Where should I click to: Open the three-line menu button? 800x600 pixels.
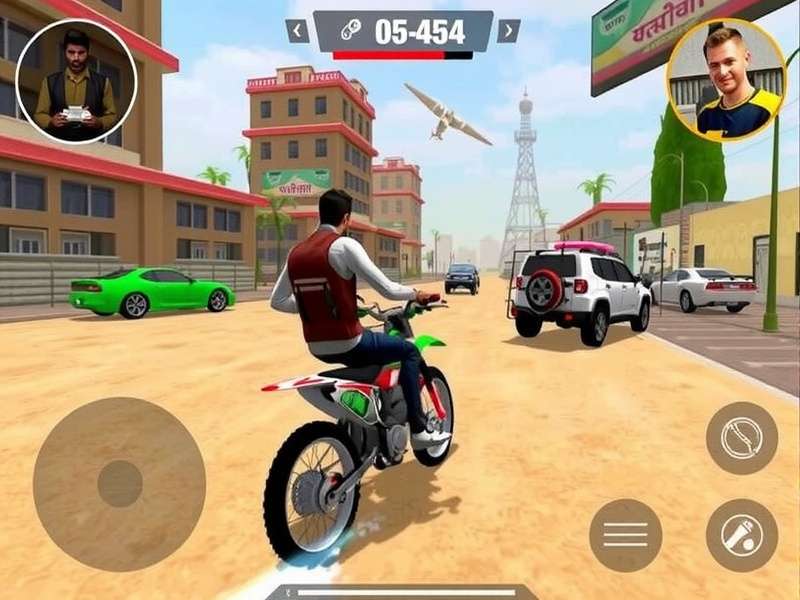point(625,535)
